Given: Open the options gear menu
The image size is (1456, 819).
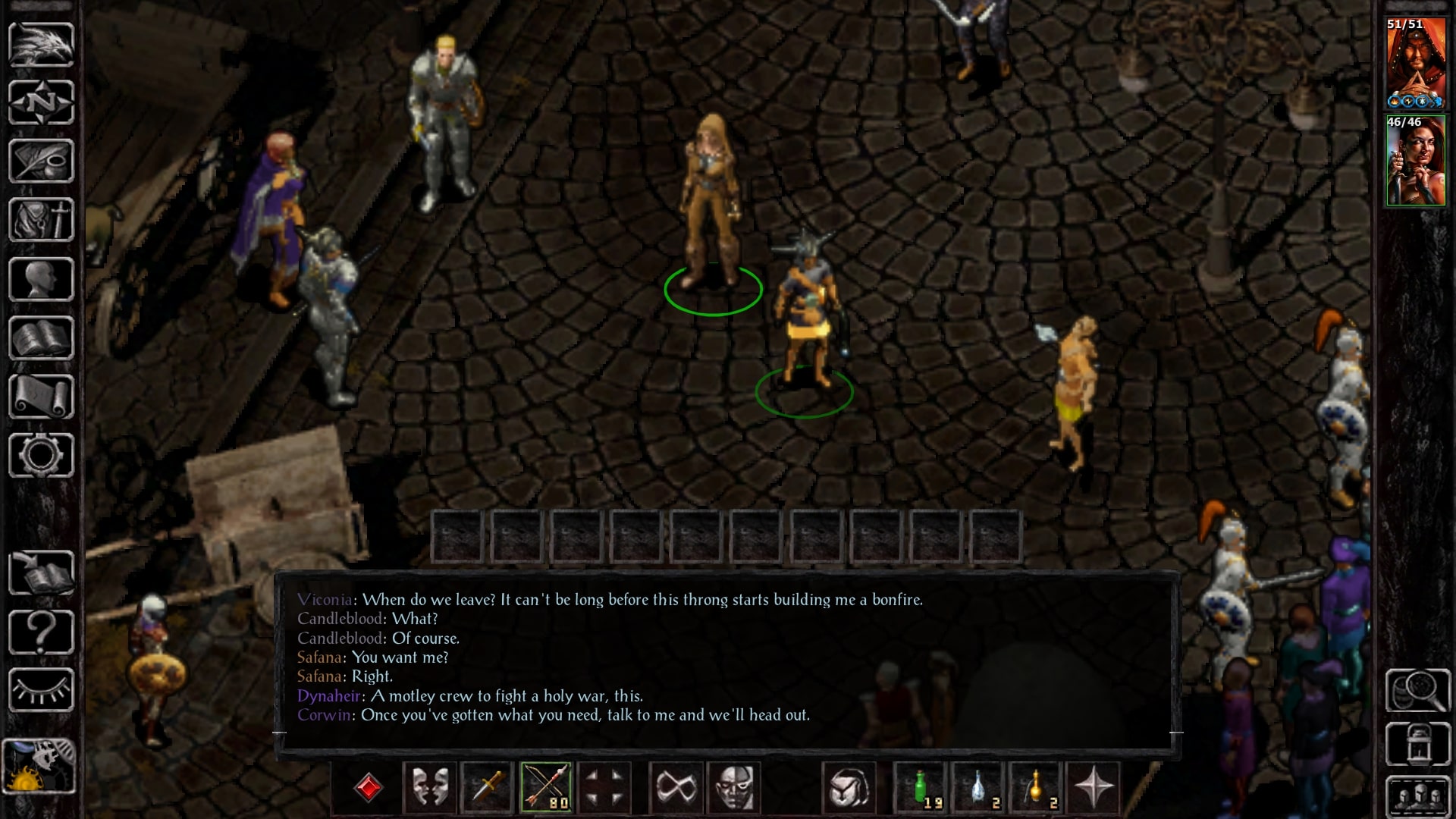Looking at the screenshot, I should (41, 455).
